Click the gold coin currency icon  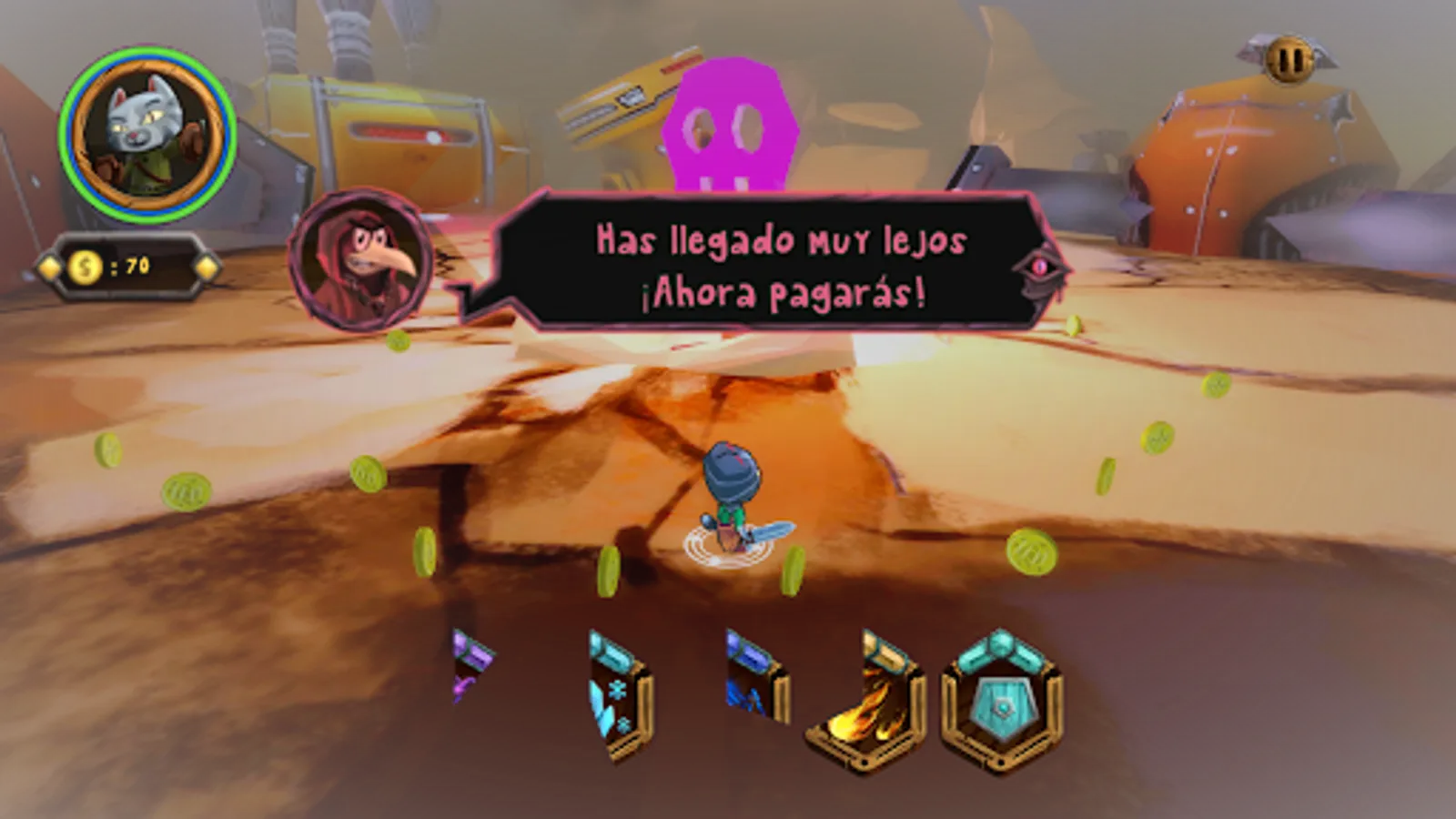click(x=86, y=266)
